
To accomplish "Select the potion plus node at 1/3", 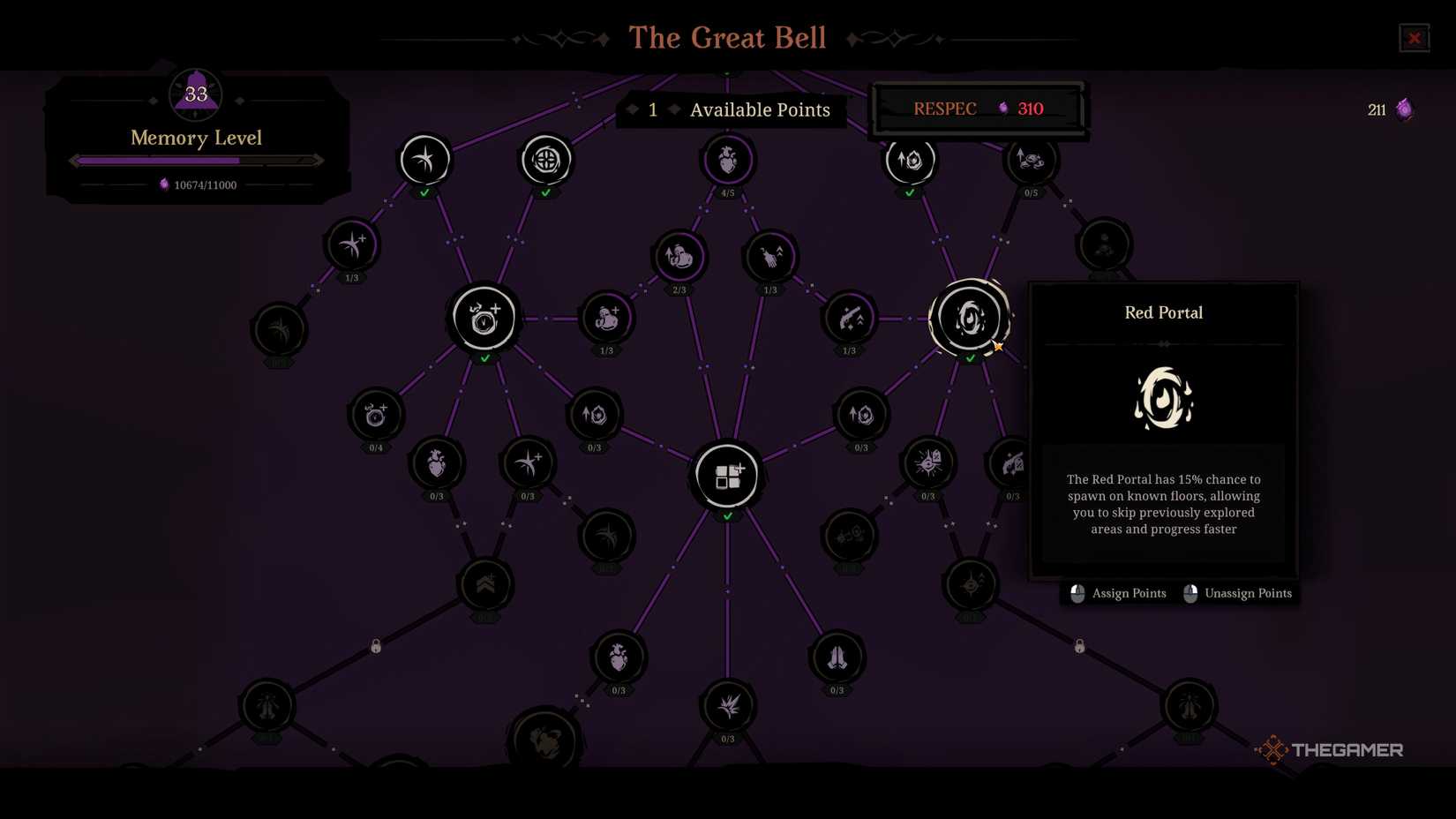I will point(606,320).
